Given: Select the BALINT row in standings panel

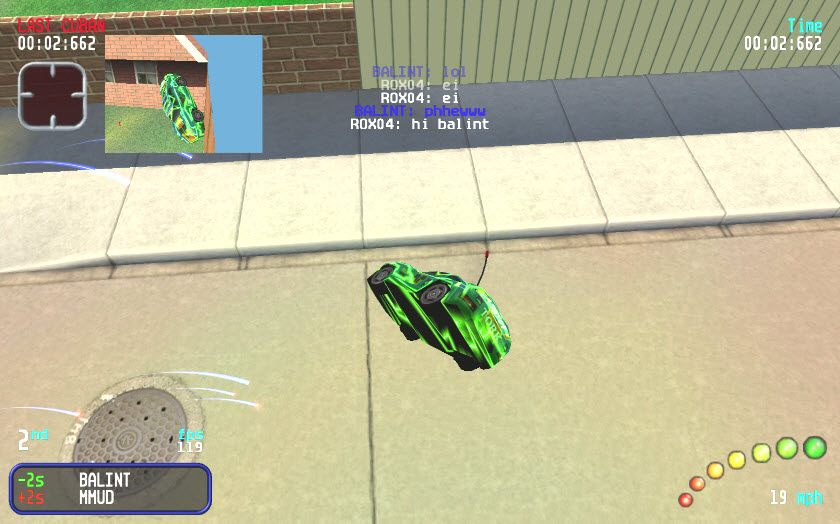Looking at the screenshot, I should pyautogui.click(x=110, y=480).
